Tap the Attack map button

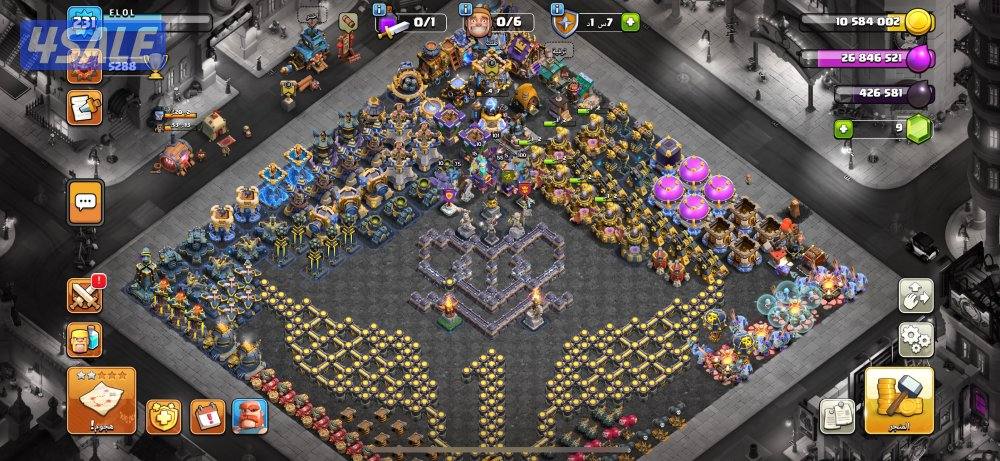point(101,400)
